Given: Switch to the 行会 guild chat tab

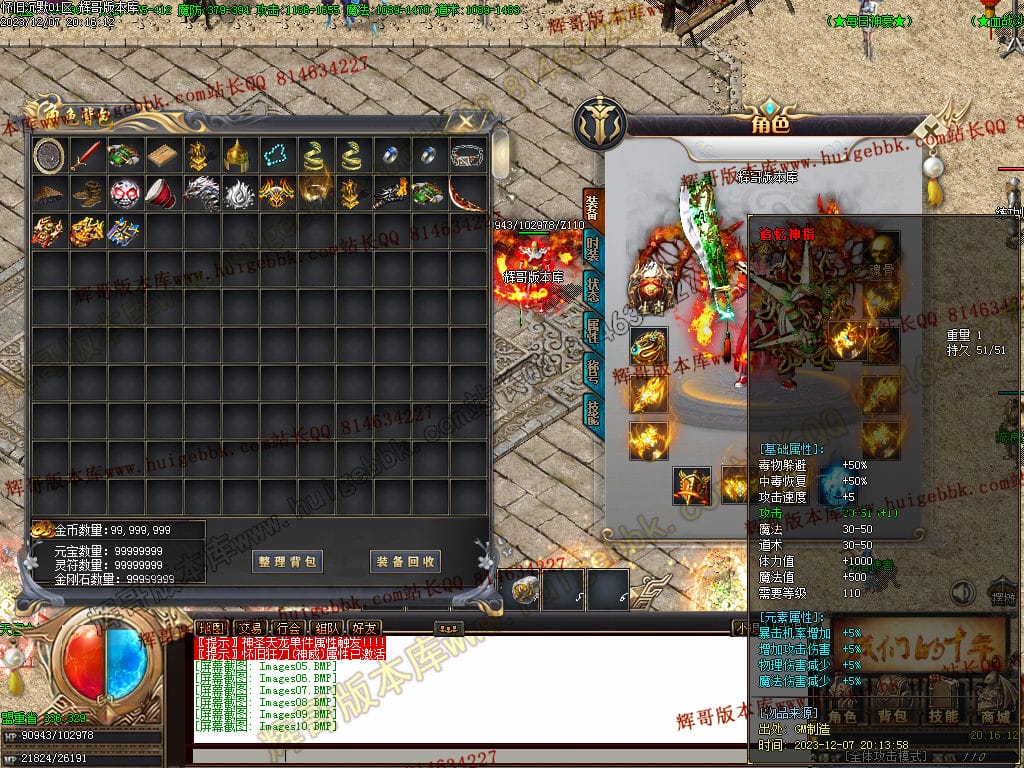Looking at the screenshot, I should (286, 627).
